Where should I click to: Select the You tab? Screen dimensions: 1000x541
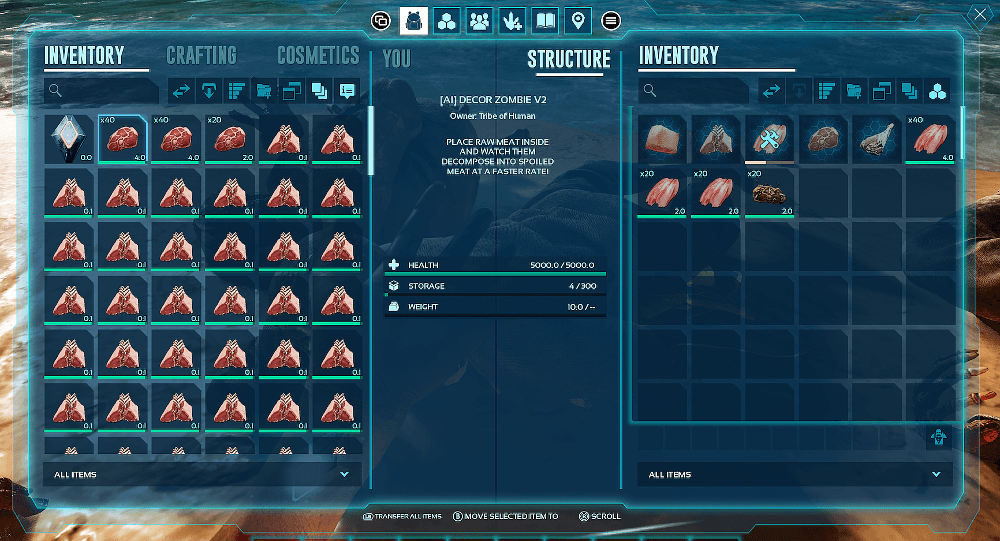click(x=397, y=59)
